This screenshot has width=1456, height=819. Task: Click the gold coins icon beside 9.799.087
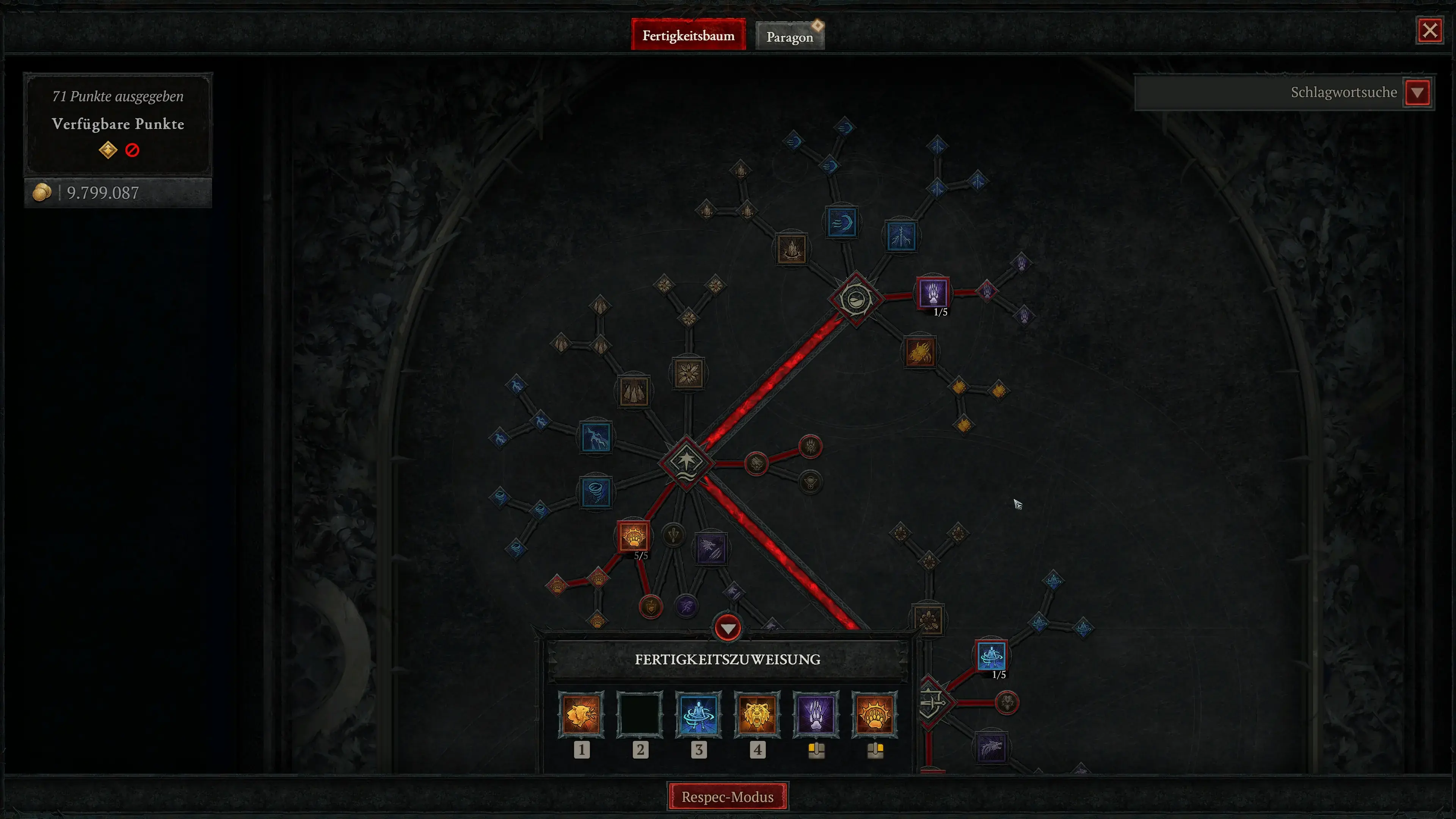coord(42,193)
